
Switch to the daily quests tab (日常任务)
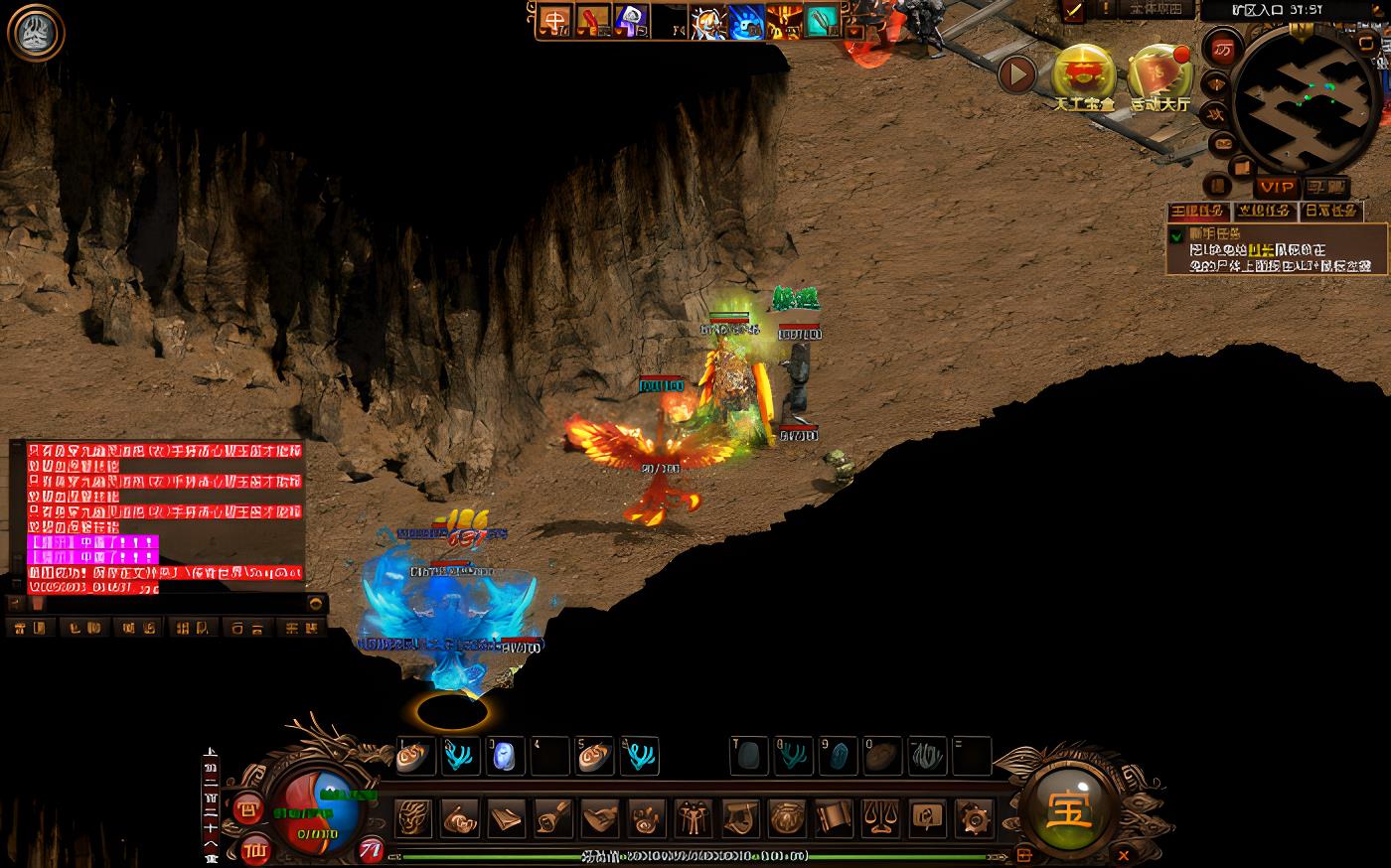point(1330,212)
